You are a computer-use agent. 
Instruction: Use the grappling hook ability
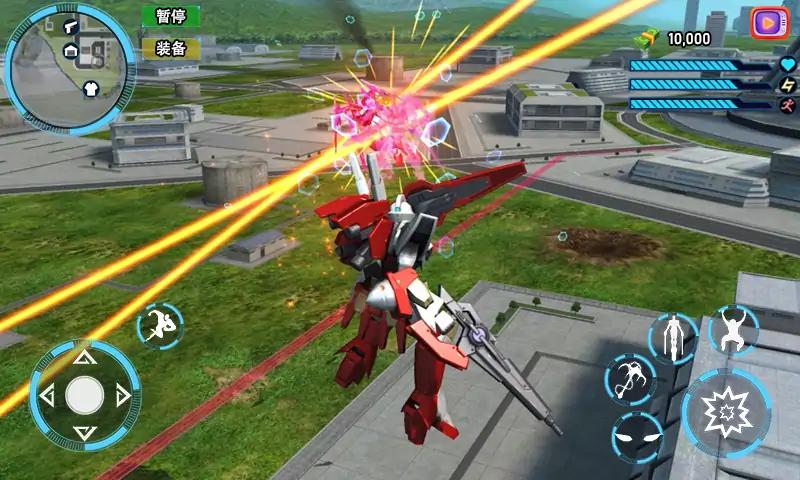point(630,381)
